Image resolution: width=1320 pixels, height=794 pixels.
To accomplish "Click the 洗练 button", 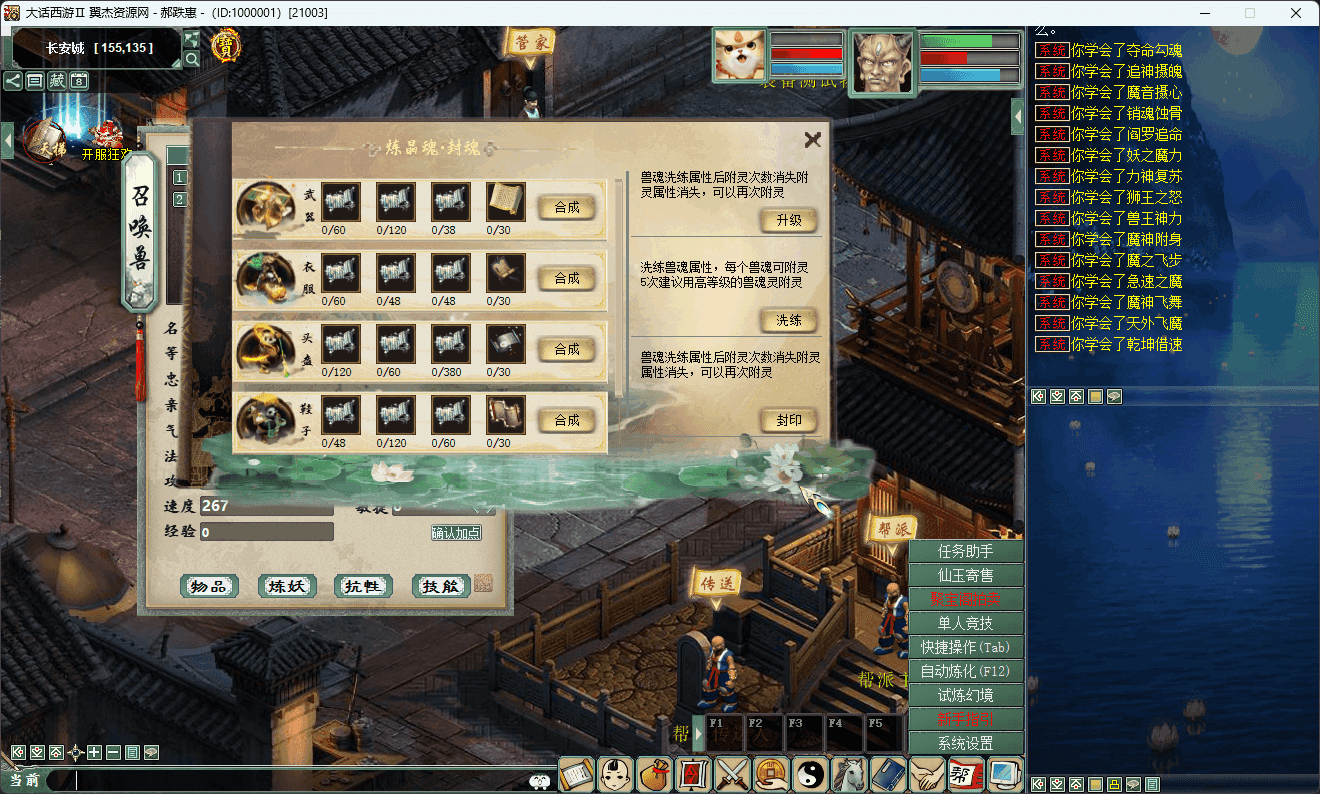I will click(789, 321).
